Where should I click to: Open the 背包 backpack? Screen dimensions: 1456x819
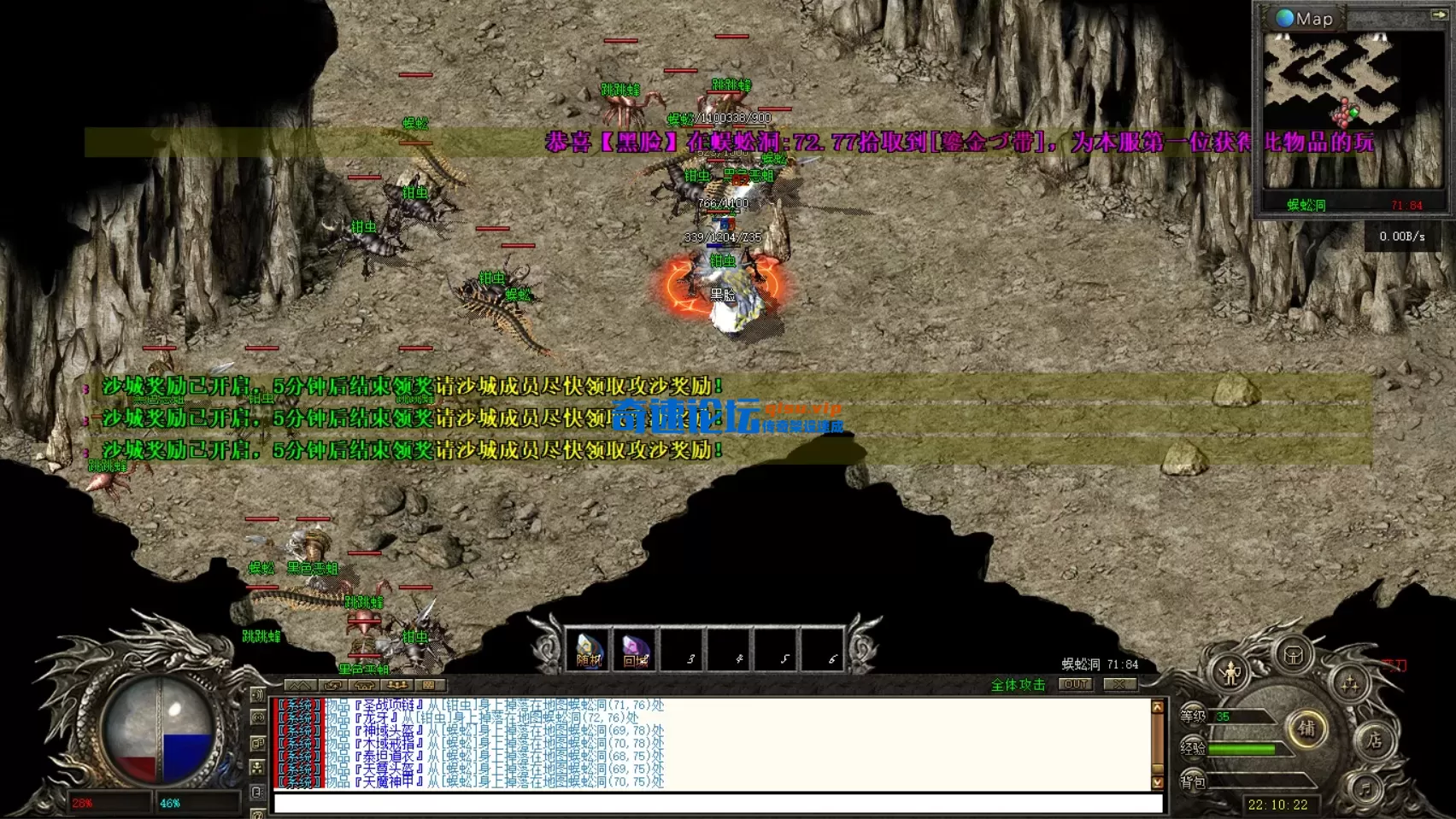(x=1194, y=781)
